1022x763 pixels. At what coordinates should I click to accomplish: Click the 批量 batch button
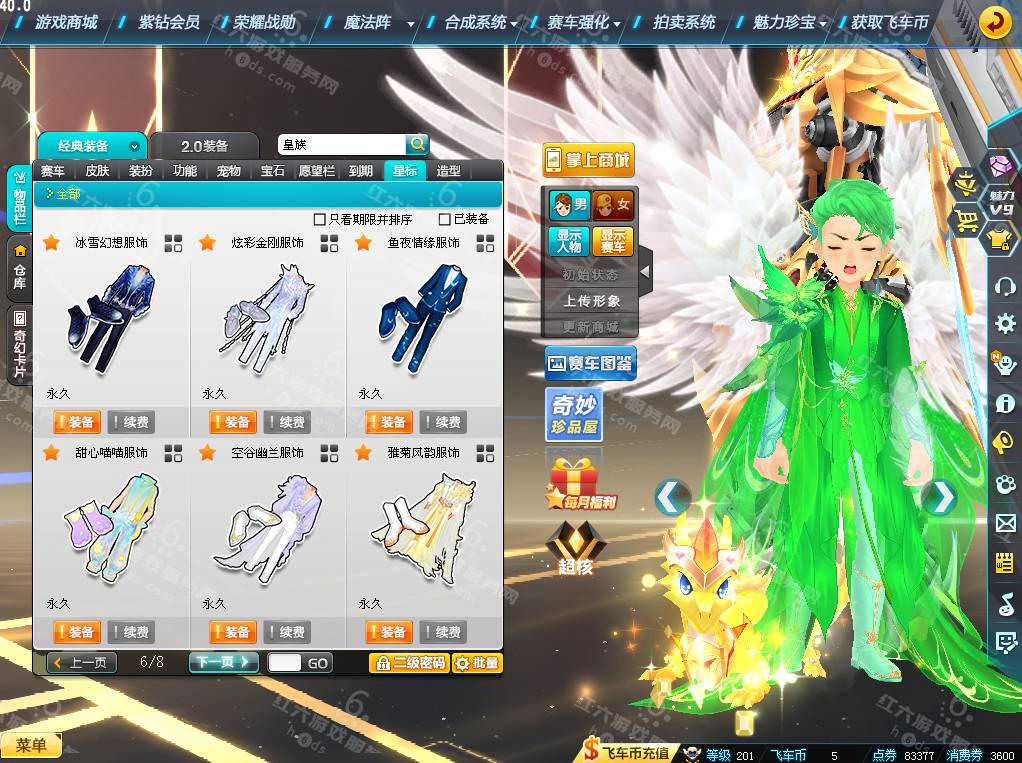coord(477,662)
